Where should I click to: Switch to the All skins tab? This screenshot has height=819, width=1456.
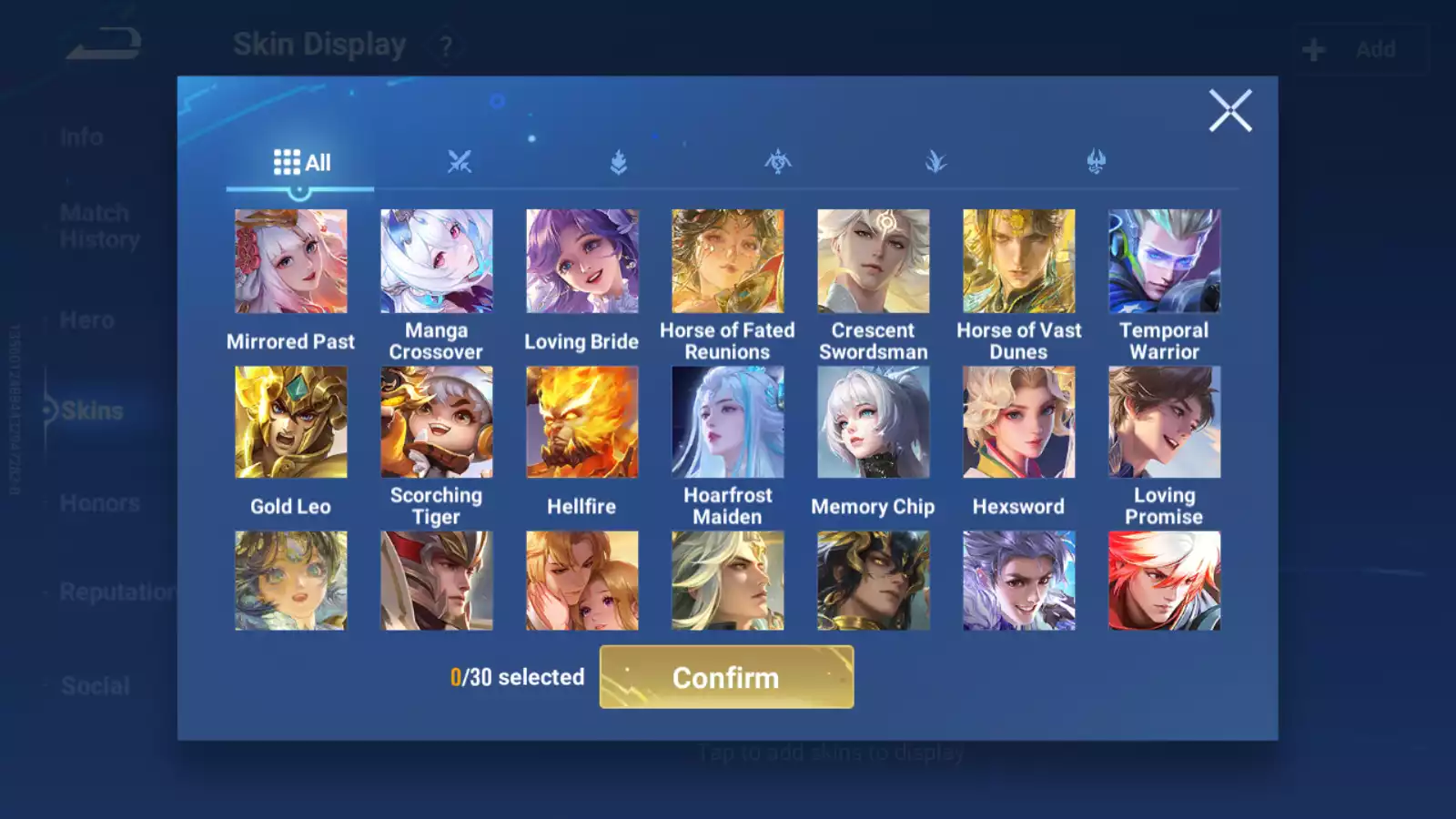coord(301,163)
